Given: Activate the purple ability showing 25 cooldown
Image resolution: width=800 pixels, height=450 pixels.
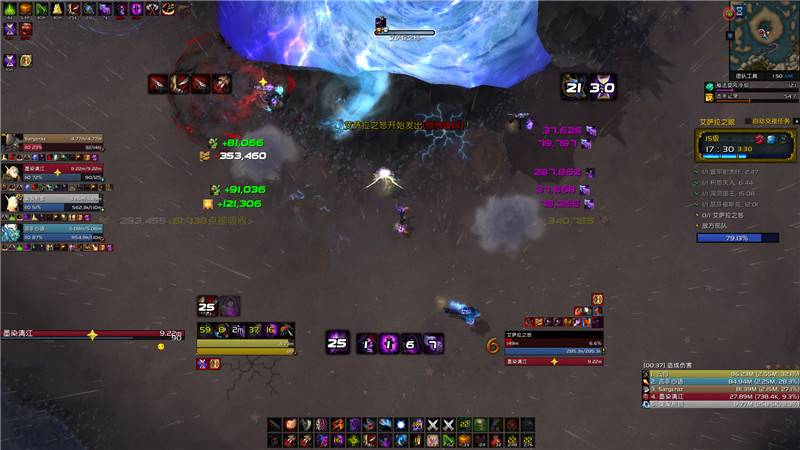Looking at the screenshot, I should (x=337, y=344).
